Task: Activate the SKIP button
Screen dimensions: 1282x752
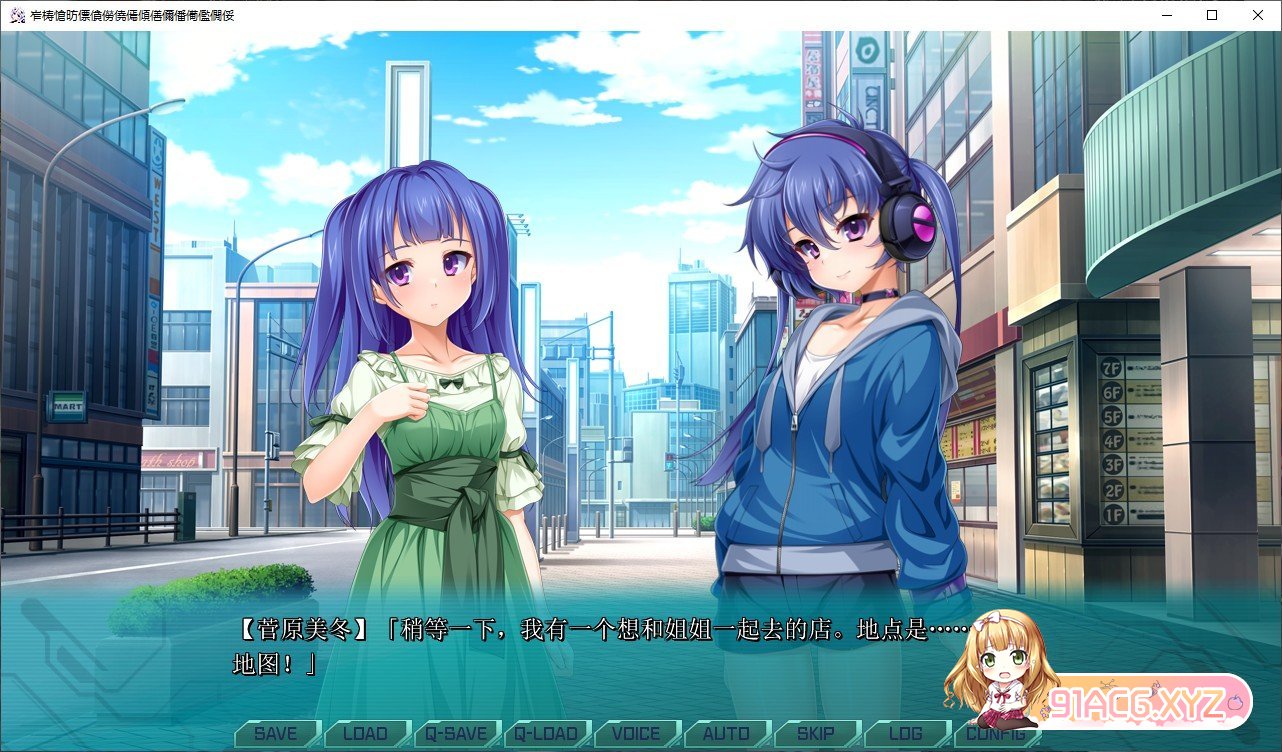Action: click(x=816, y=734)
